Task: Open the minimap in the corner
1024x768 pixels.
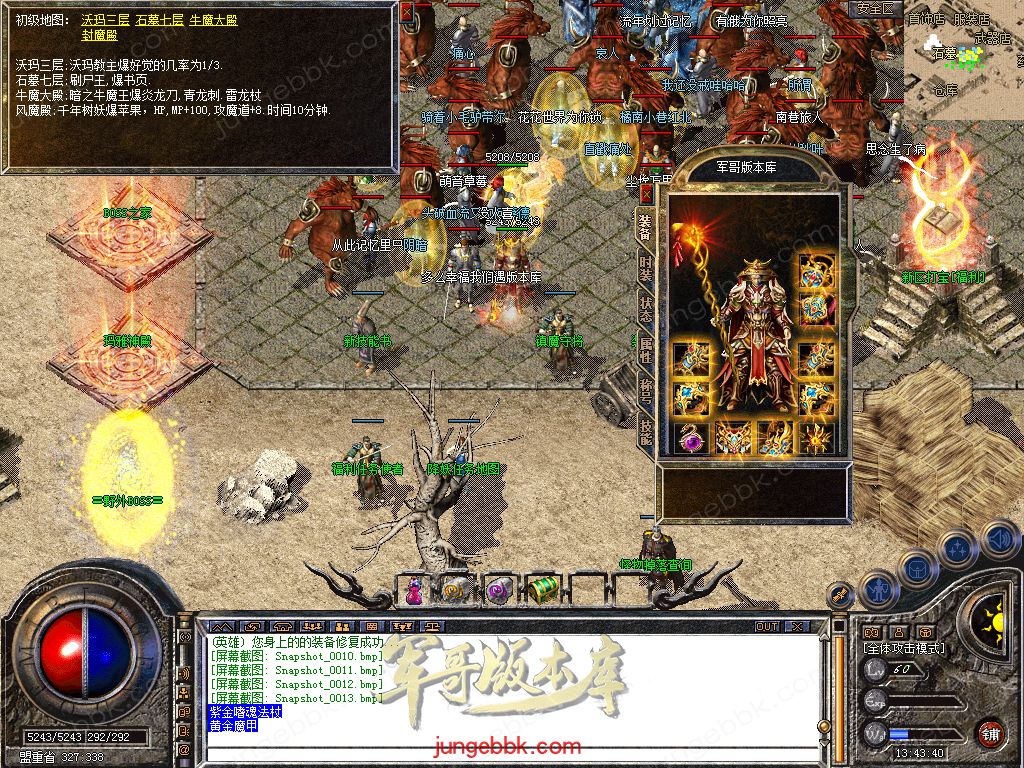Action: pos(962,60)
